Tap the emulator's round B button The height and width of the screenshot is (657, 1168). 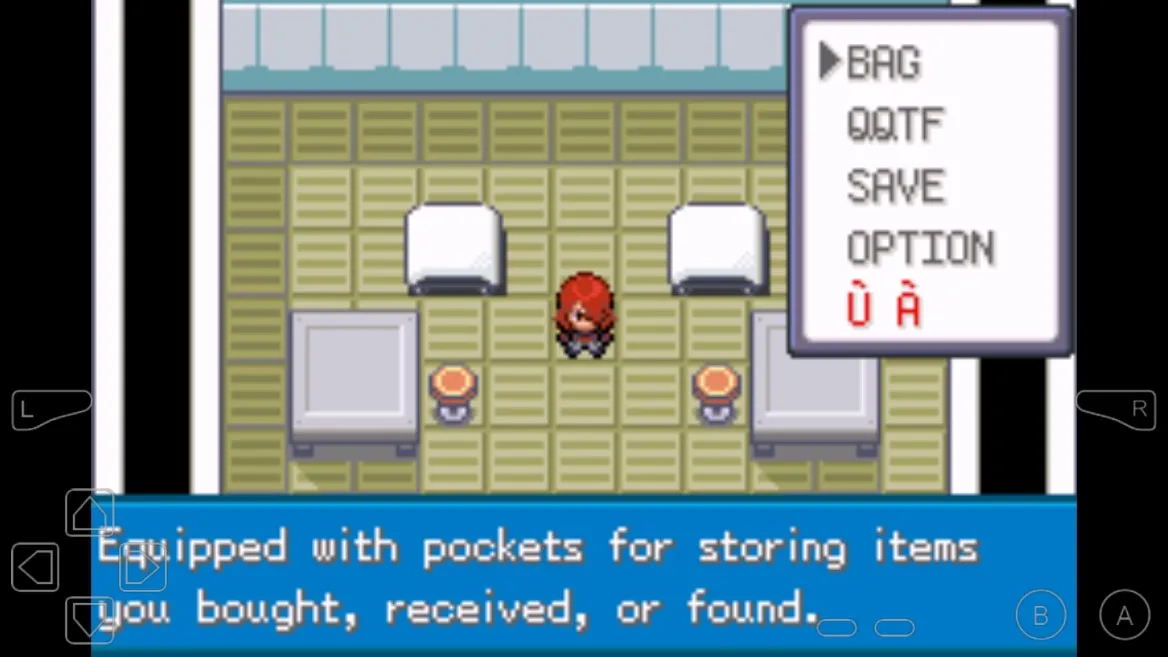point(1040,616)
